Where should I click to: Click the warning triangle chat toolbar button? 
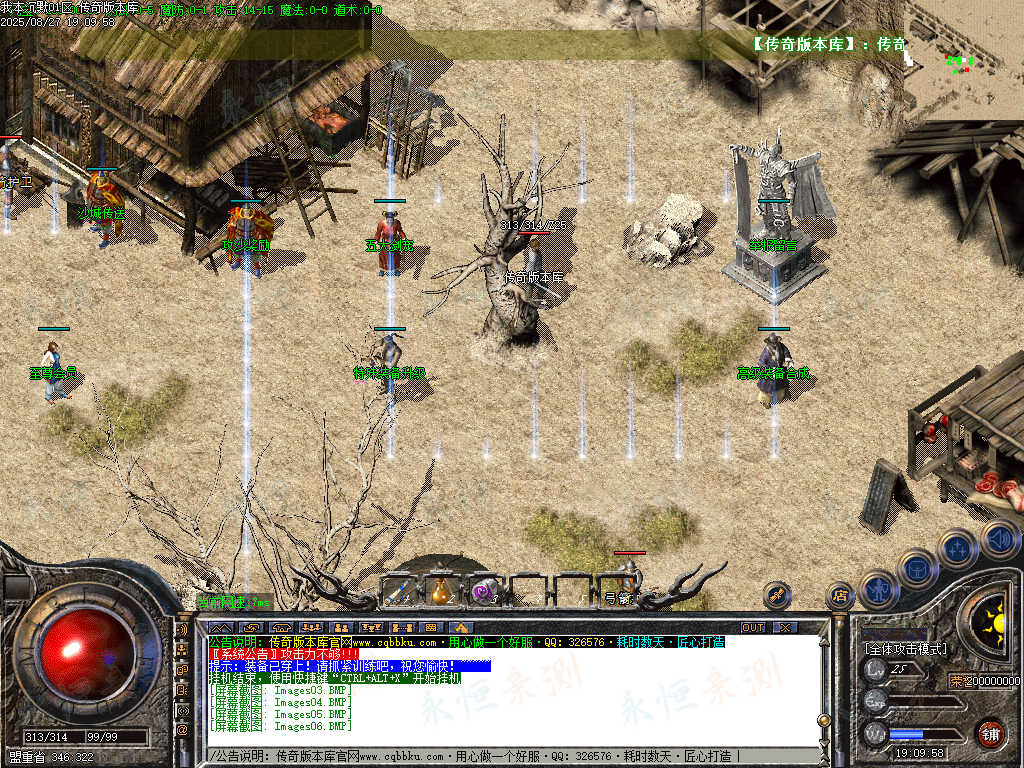point(463,627)
